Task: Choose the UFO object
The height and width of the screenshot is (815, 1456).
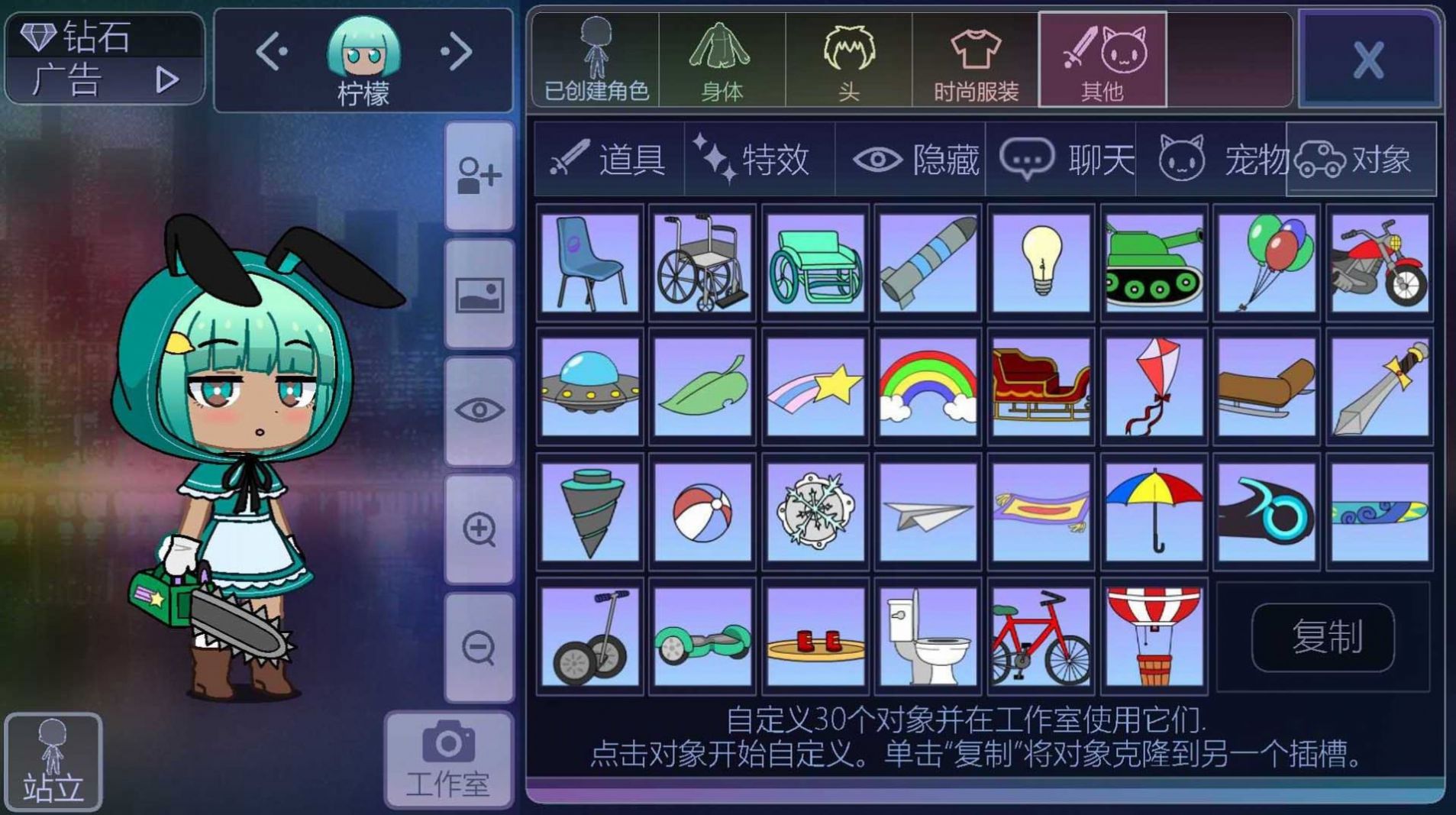Action: click(x=589, y=386)
